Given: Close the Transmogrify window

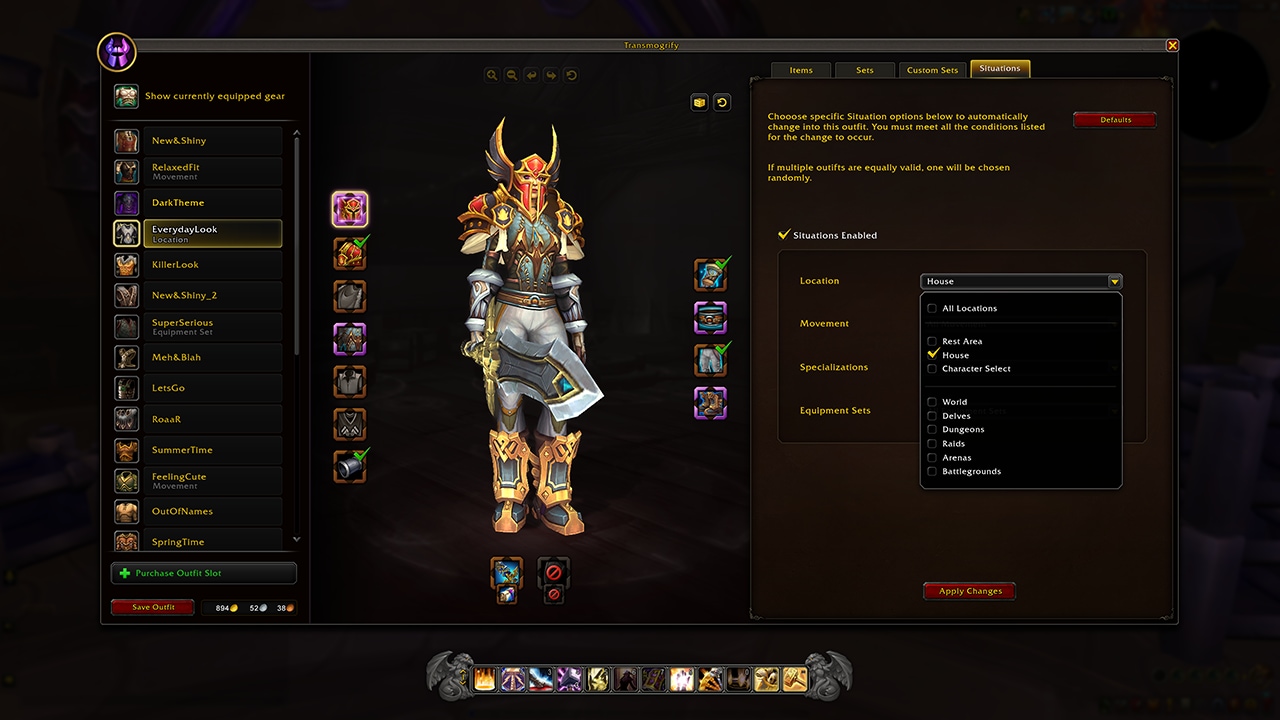Looking at the screenshot, I should pos(1172,45).
